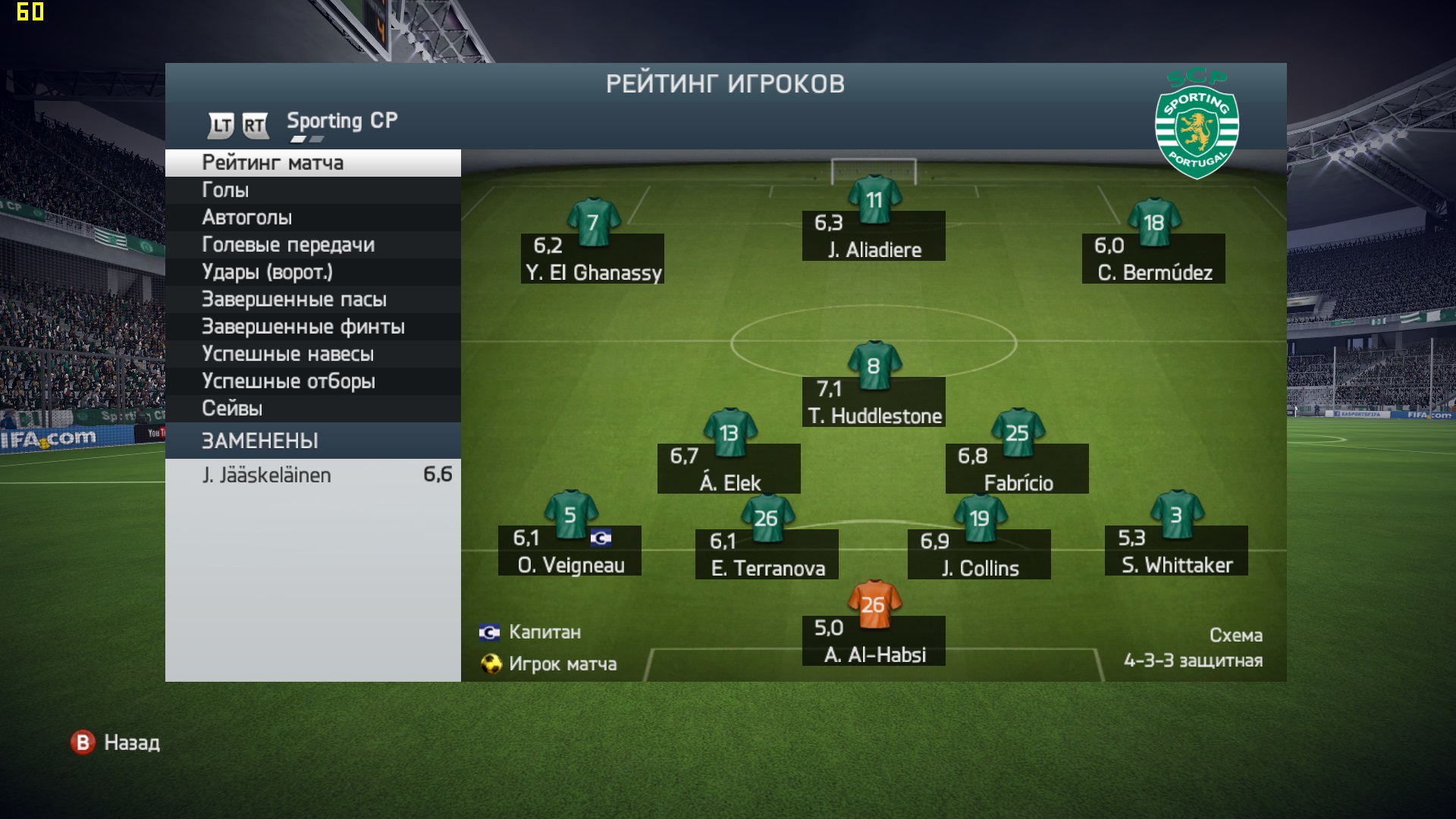Go back using the Назад button
Viewport: 1456px width, 819px height.
[x=116, y=742]
